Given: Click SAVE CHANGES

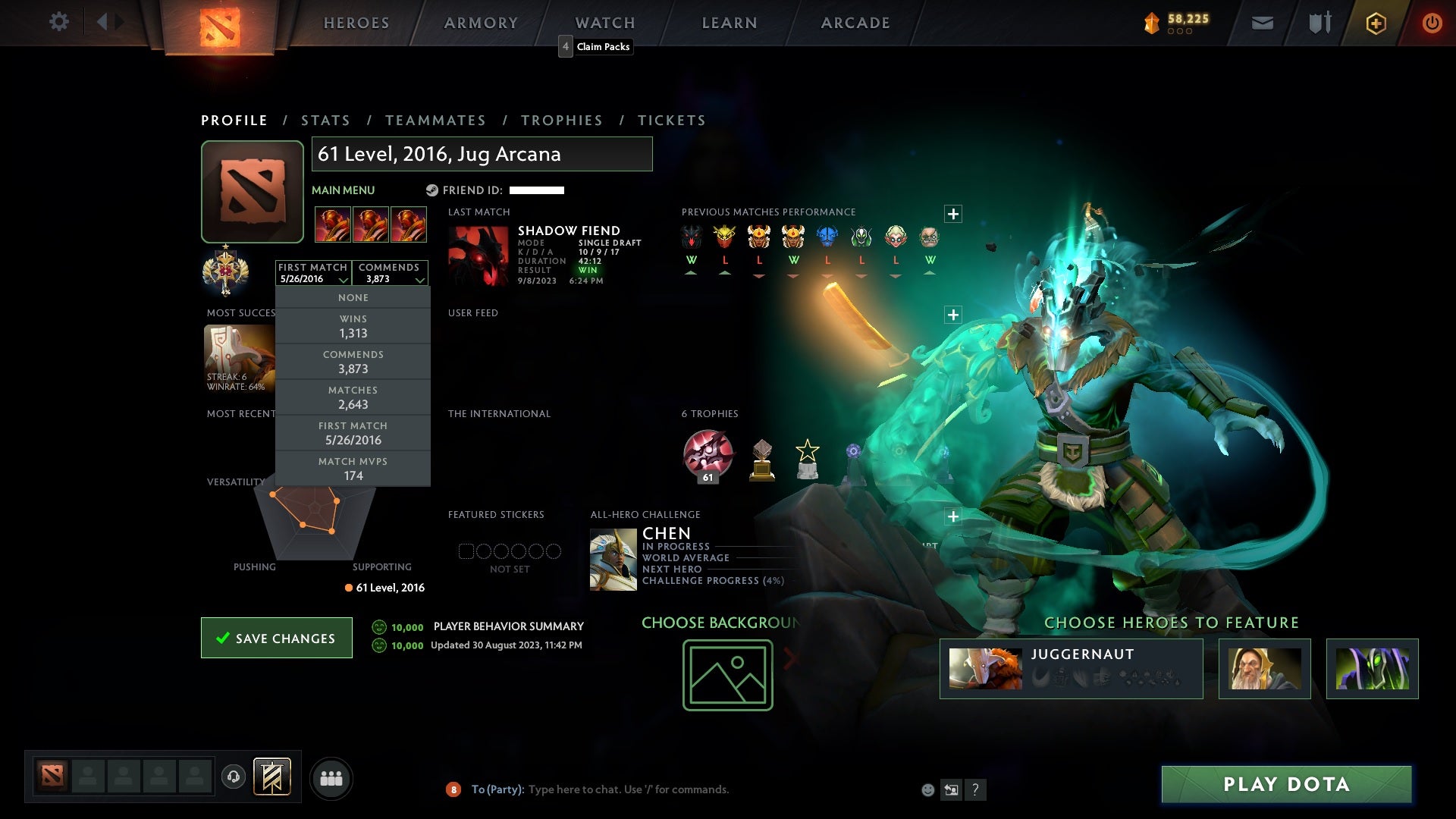Looking at the screenshot, I should click(x=276, y=638).
